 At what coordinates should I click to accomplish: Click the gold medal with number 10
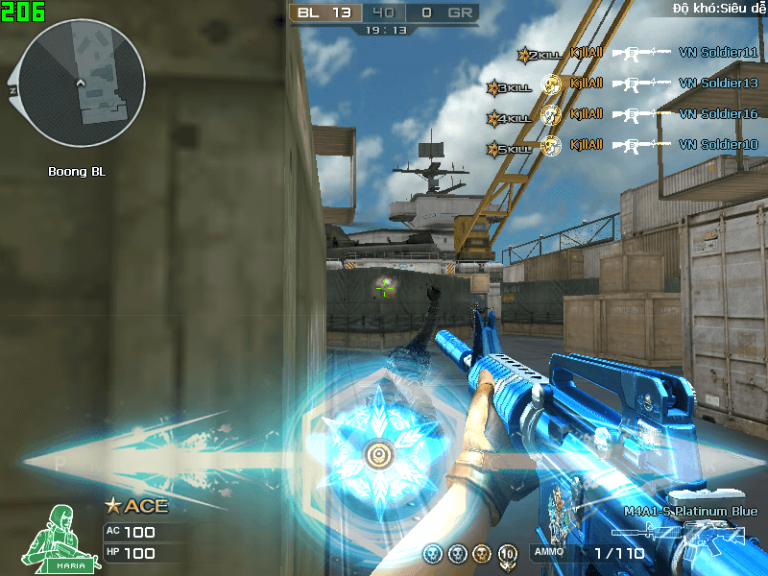click(507, 553)
